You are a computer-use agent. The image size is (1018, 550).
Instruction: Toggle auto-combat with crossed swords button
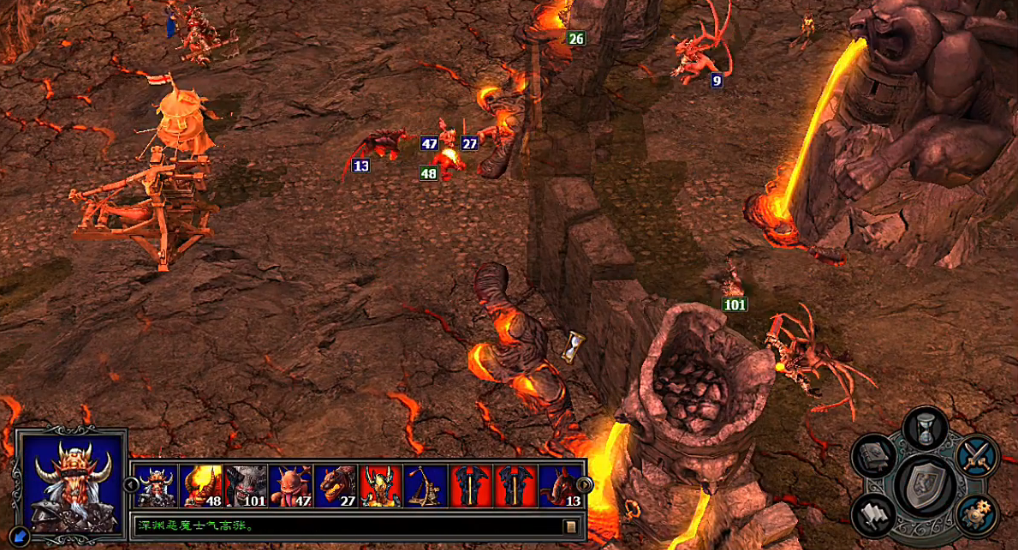(x=976, y=456)
